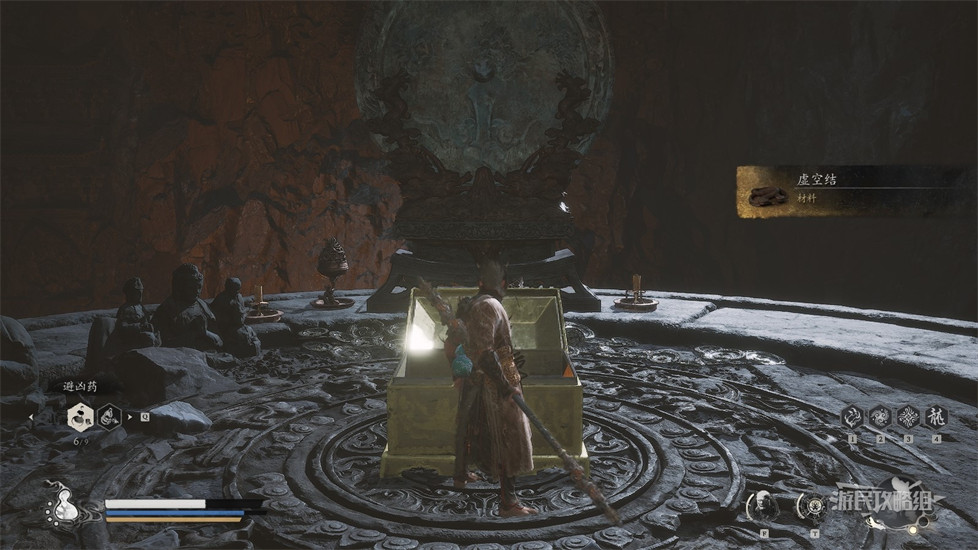Trigger the diamond knot spell in slot 3
This screenshot has height=550, width=978.
908,417
